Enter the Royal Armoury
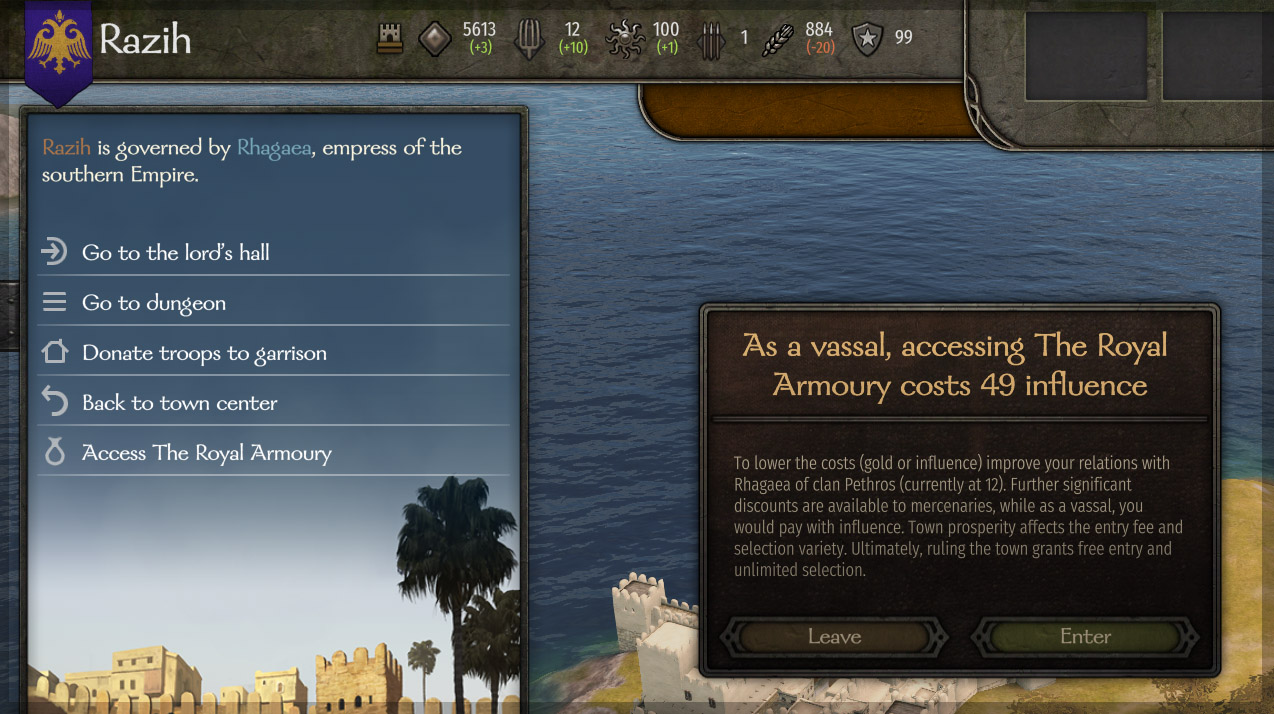The width and height of the screenshot is (1274, 714). [x=1085, y=637]
